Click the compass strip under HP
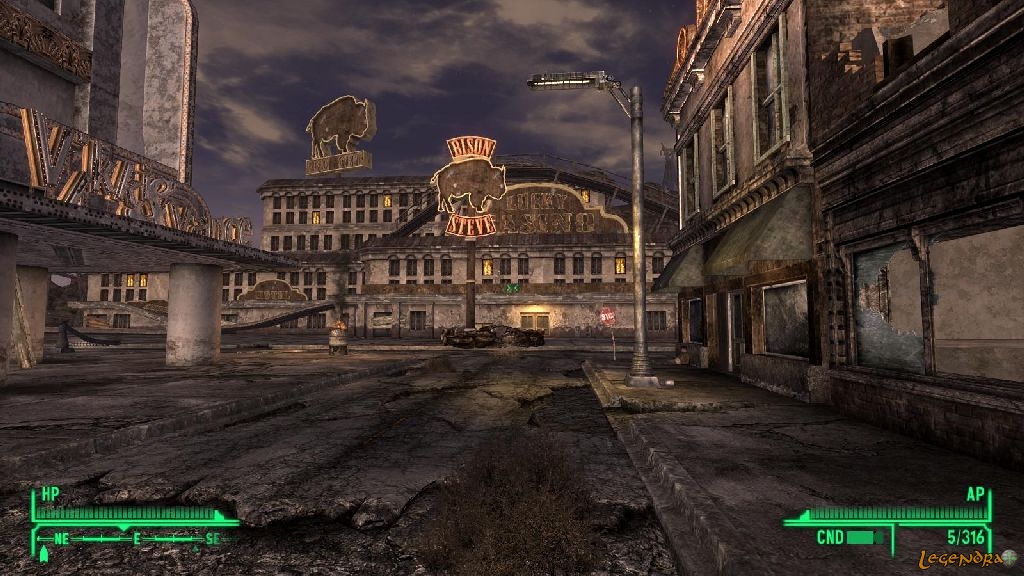The width and height of the screenshot is (1024, 576). tap(135, 538)
